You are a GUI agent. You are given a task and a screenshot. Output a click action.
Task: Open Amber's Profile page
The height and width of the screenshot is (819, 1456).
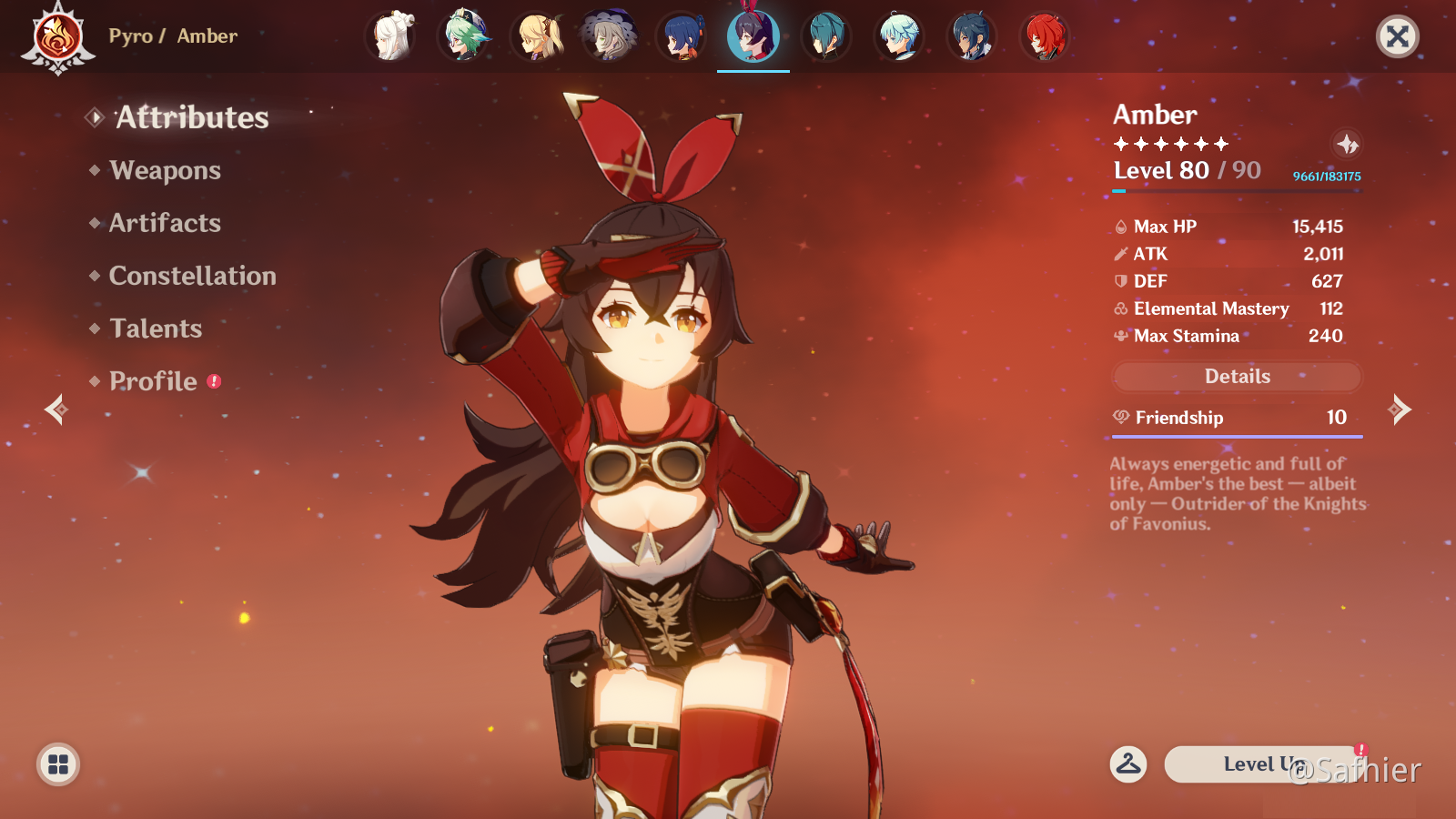(x=153, y=382)
